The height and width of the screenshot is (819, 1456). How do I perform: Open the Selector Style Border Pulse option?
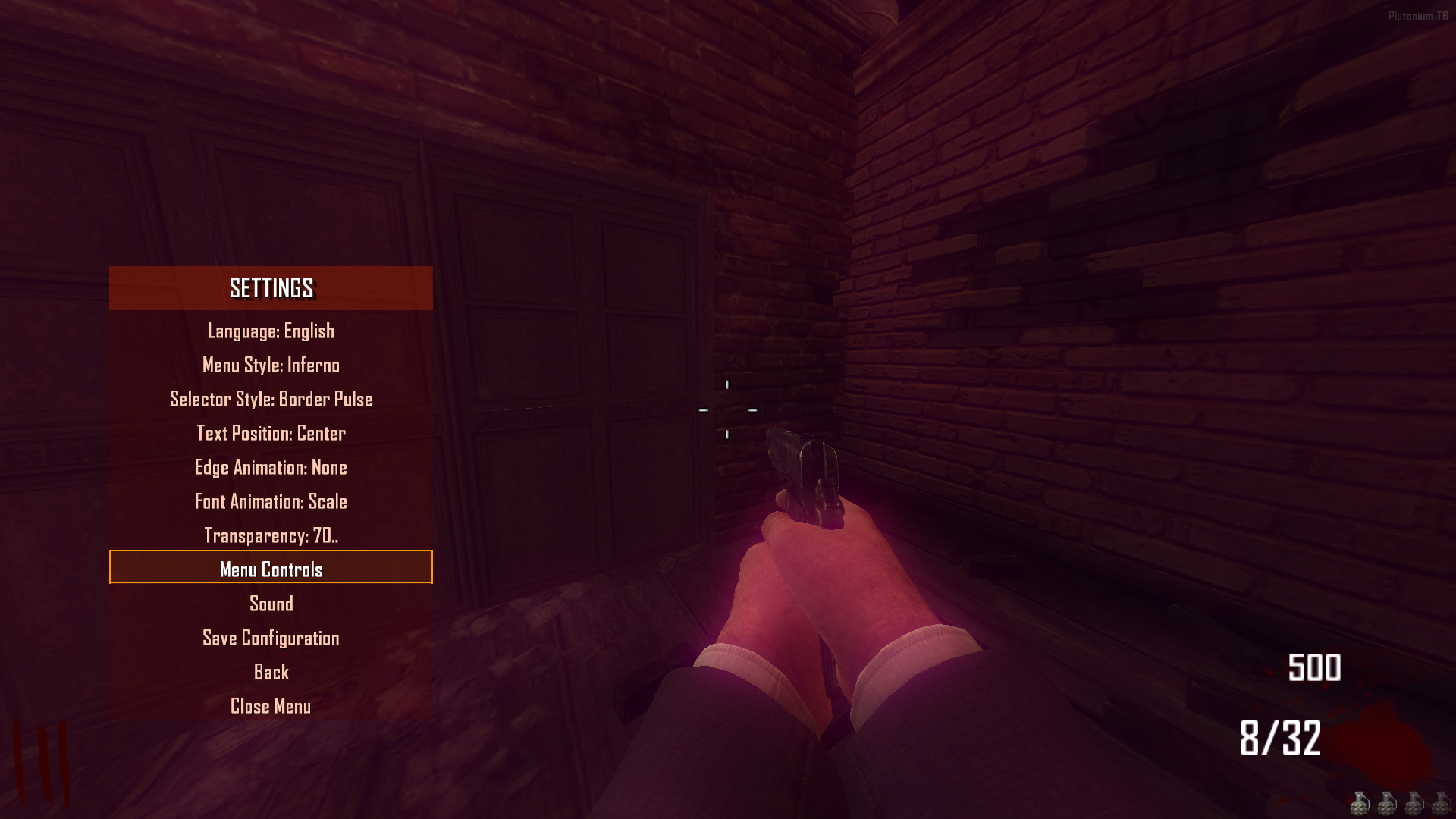click(x=271, y=399)
